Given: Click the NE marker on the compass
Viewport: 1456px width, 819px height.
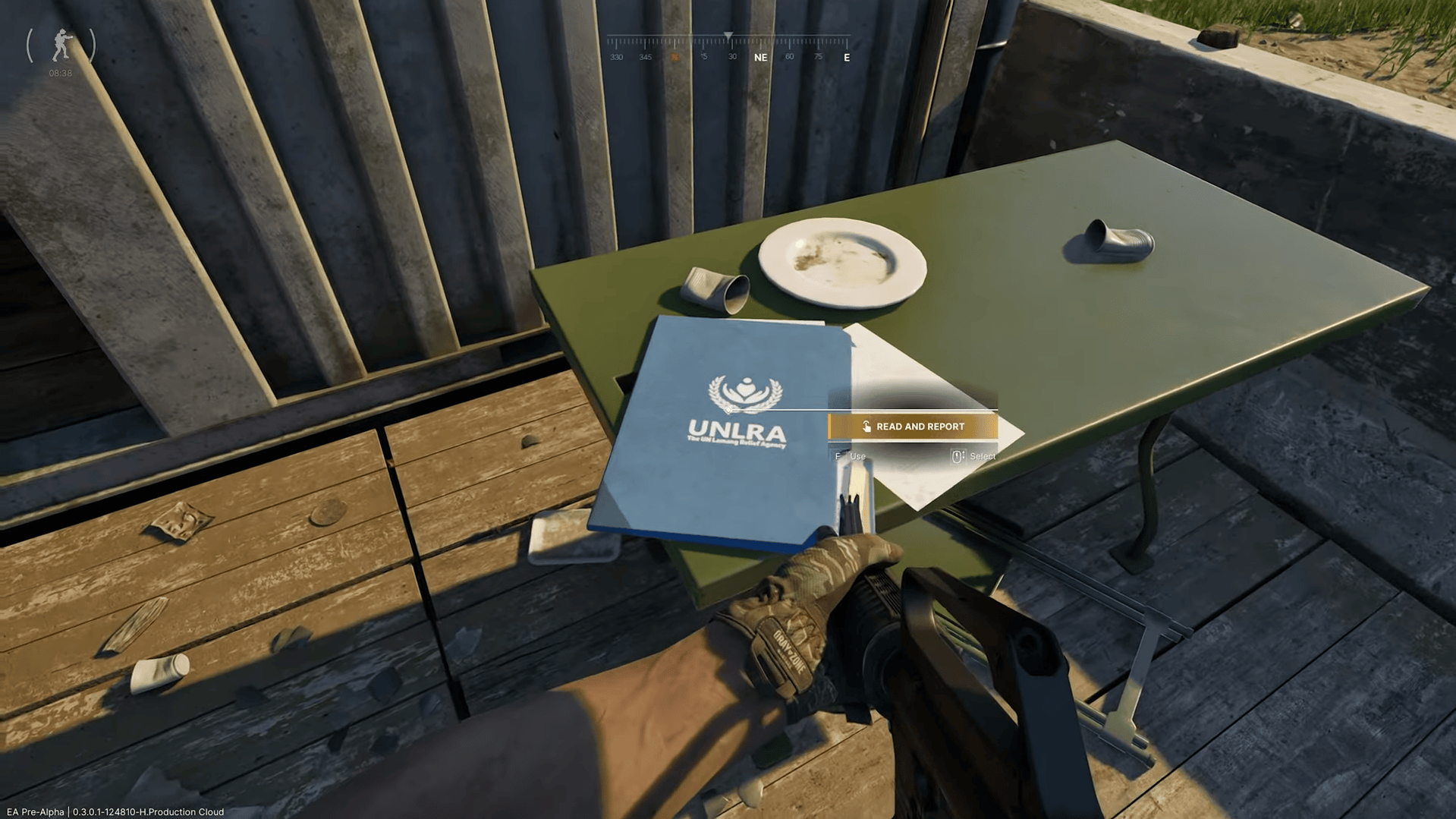Looking at the screenshot, I should (760, 56).
